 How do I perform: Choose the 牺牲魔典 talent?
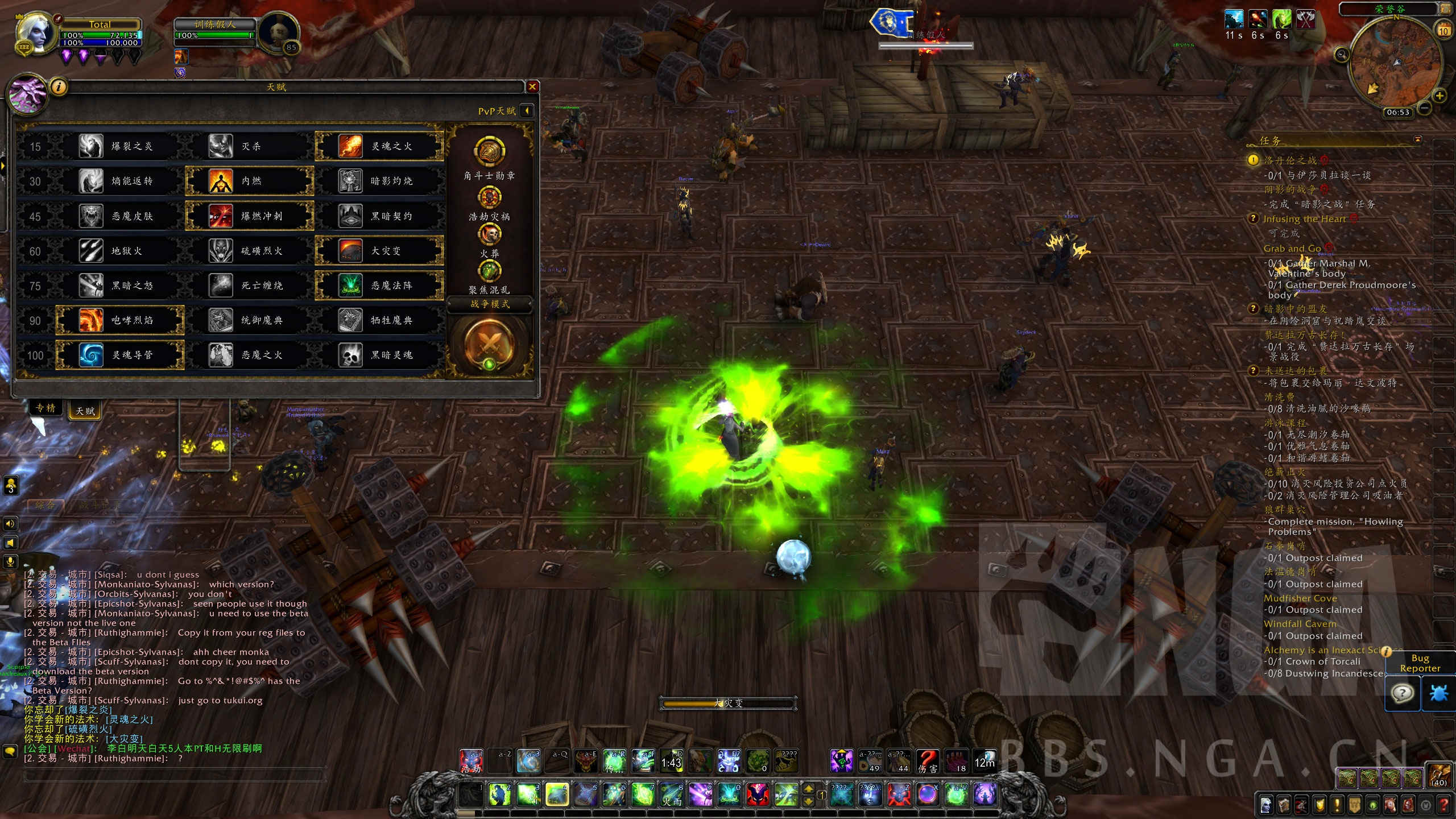(x=379, y=320)
